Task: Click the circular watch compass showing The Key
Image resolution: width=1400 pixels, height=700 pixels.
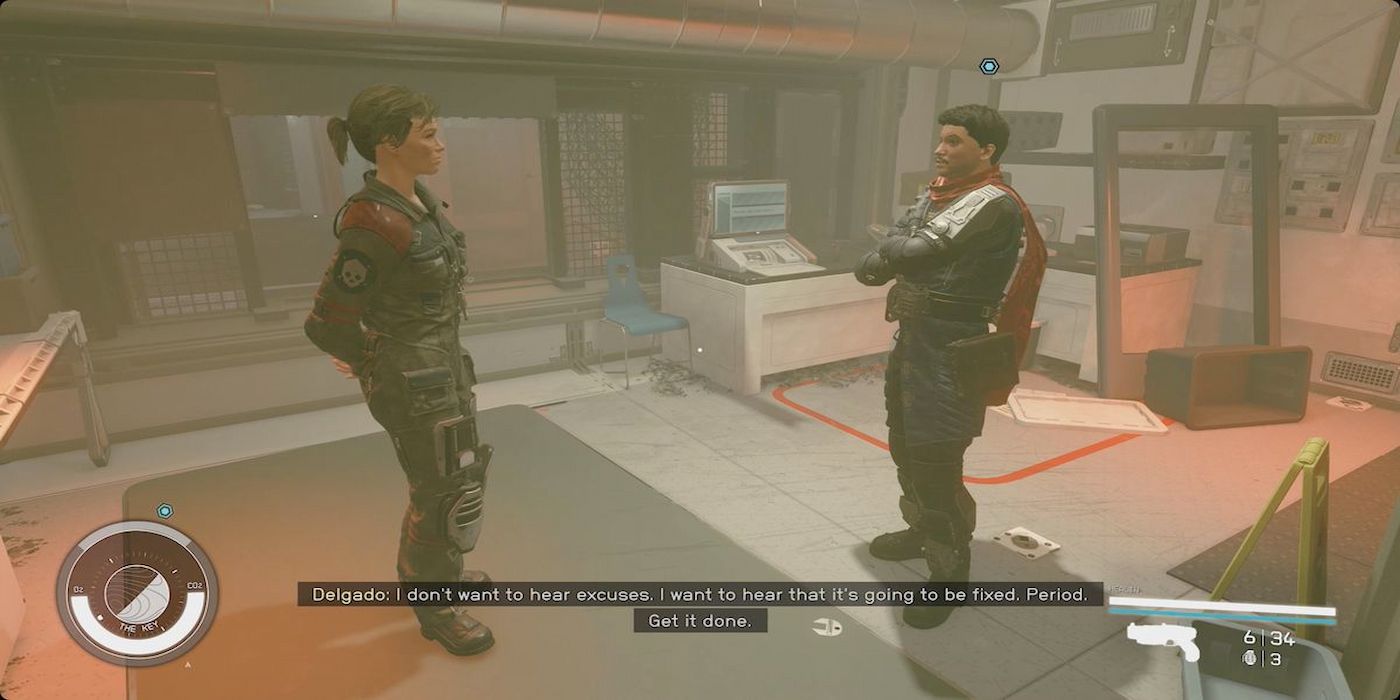Action: [x=137, y=593]
